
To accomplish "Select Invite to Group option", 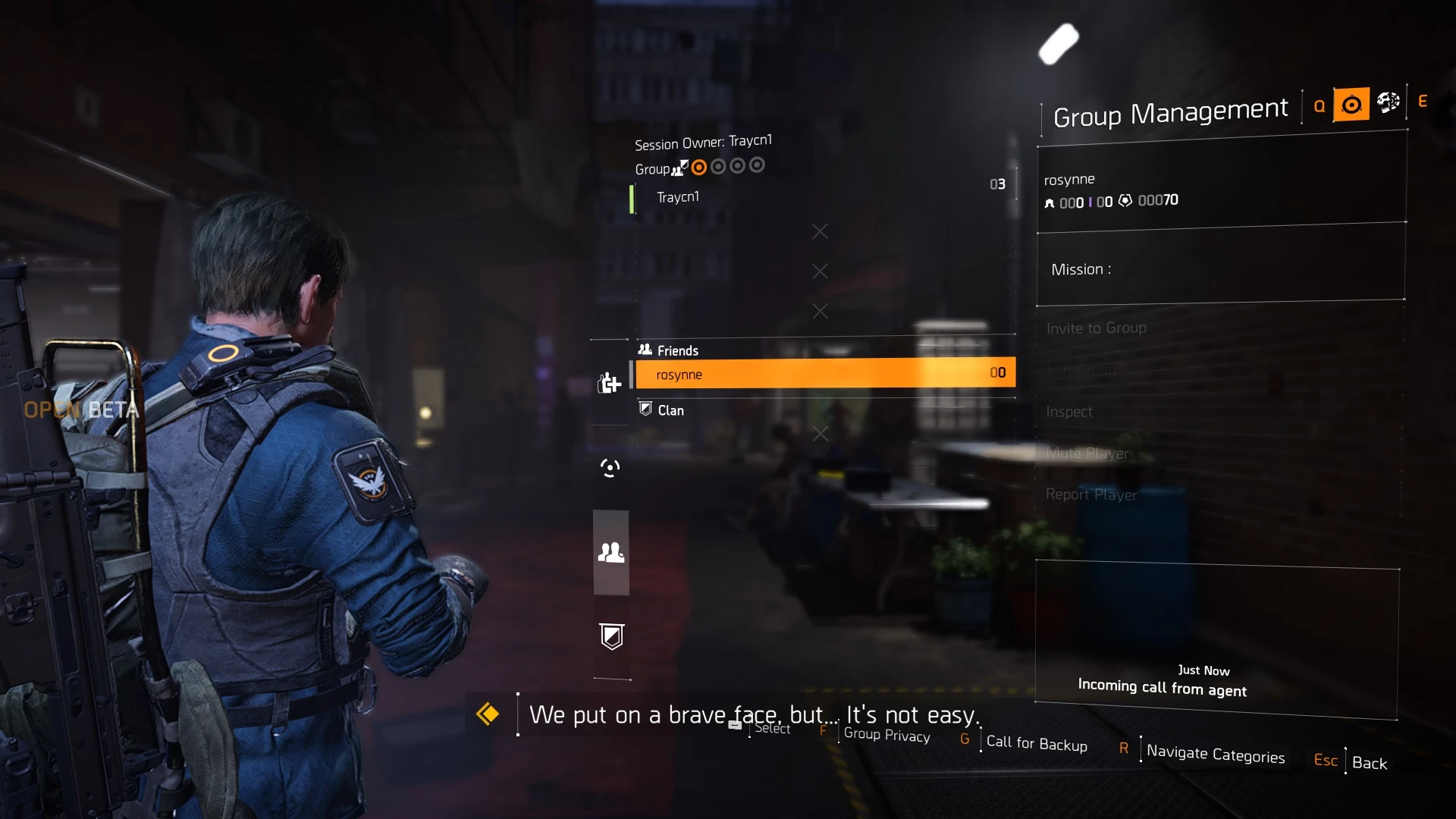I will pos(1096,328).
